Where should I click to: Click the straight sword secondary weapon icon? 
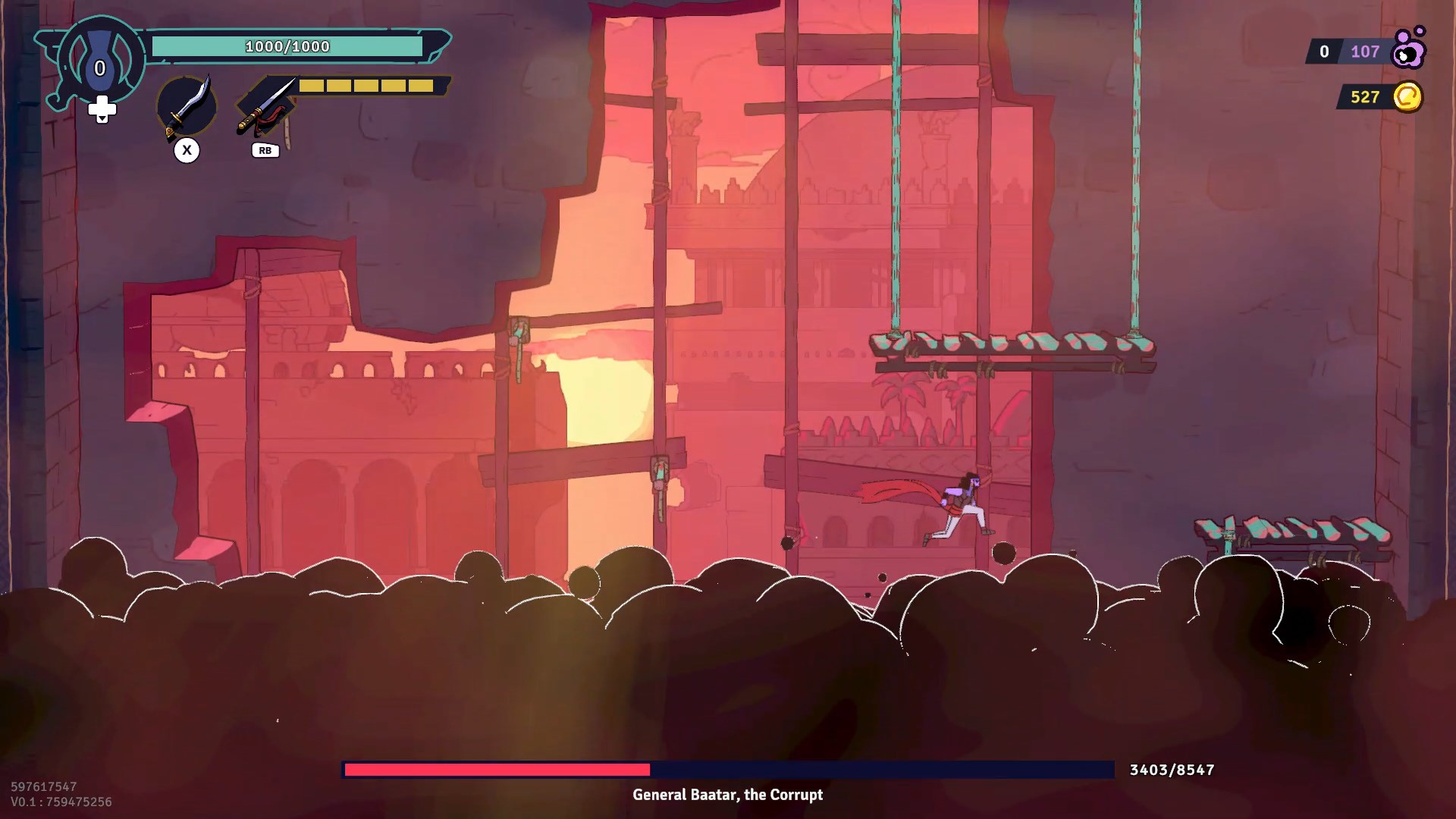(x=265, y=106)
